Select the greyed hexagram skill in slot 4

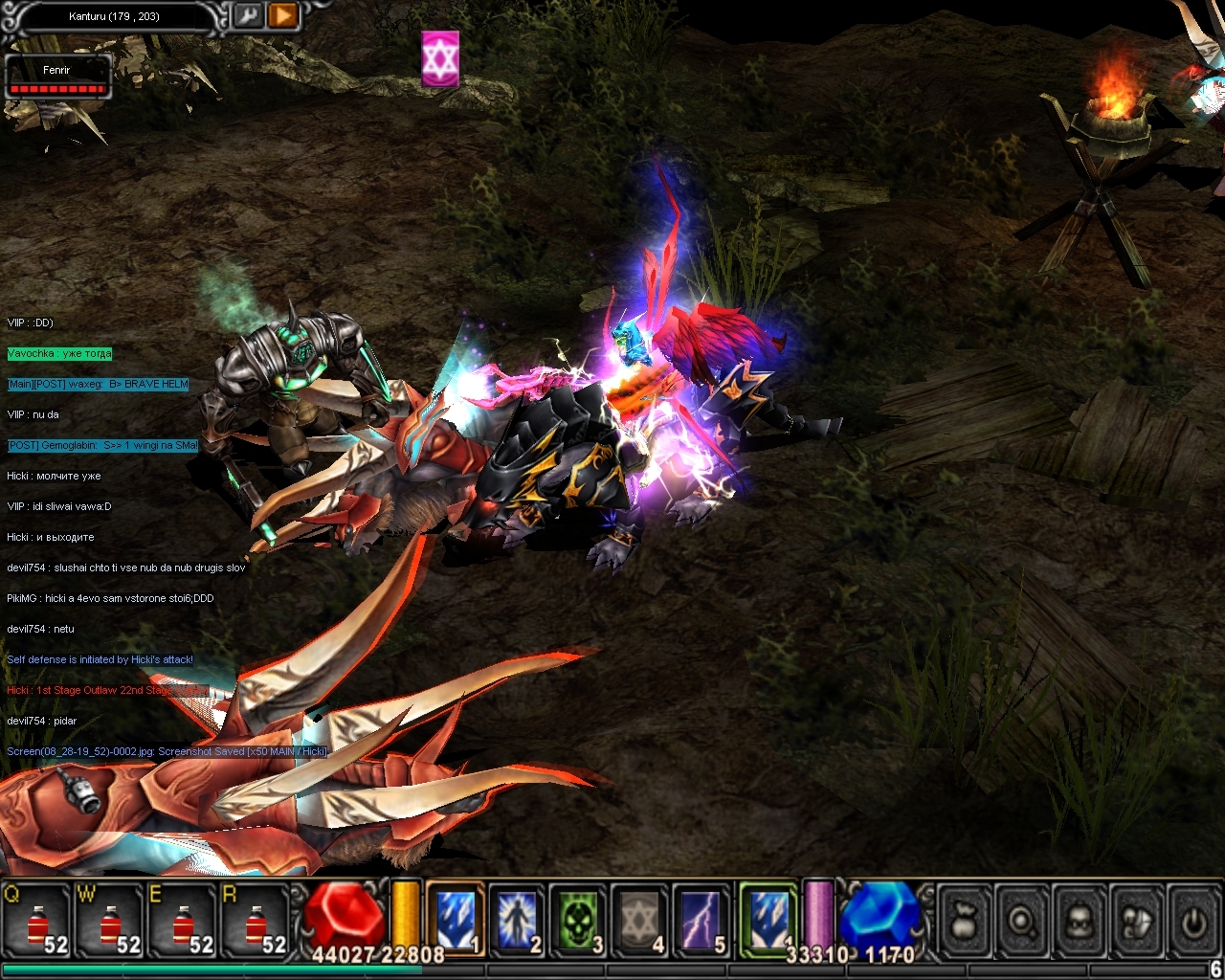[640, 919]
